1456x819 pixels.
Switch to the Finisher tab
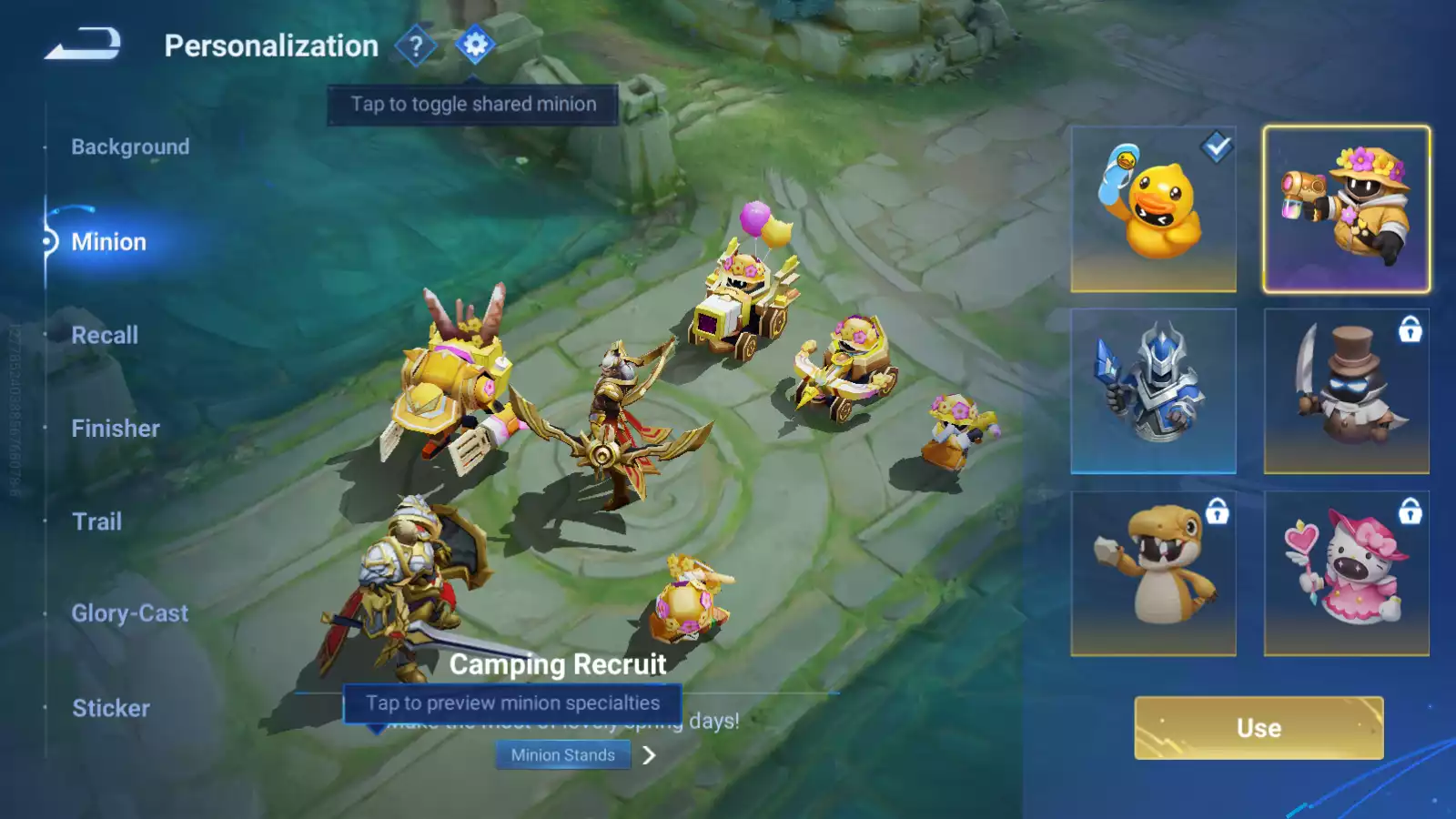pos(116,429)
